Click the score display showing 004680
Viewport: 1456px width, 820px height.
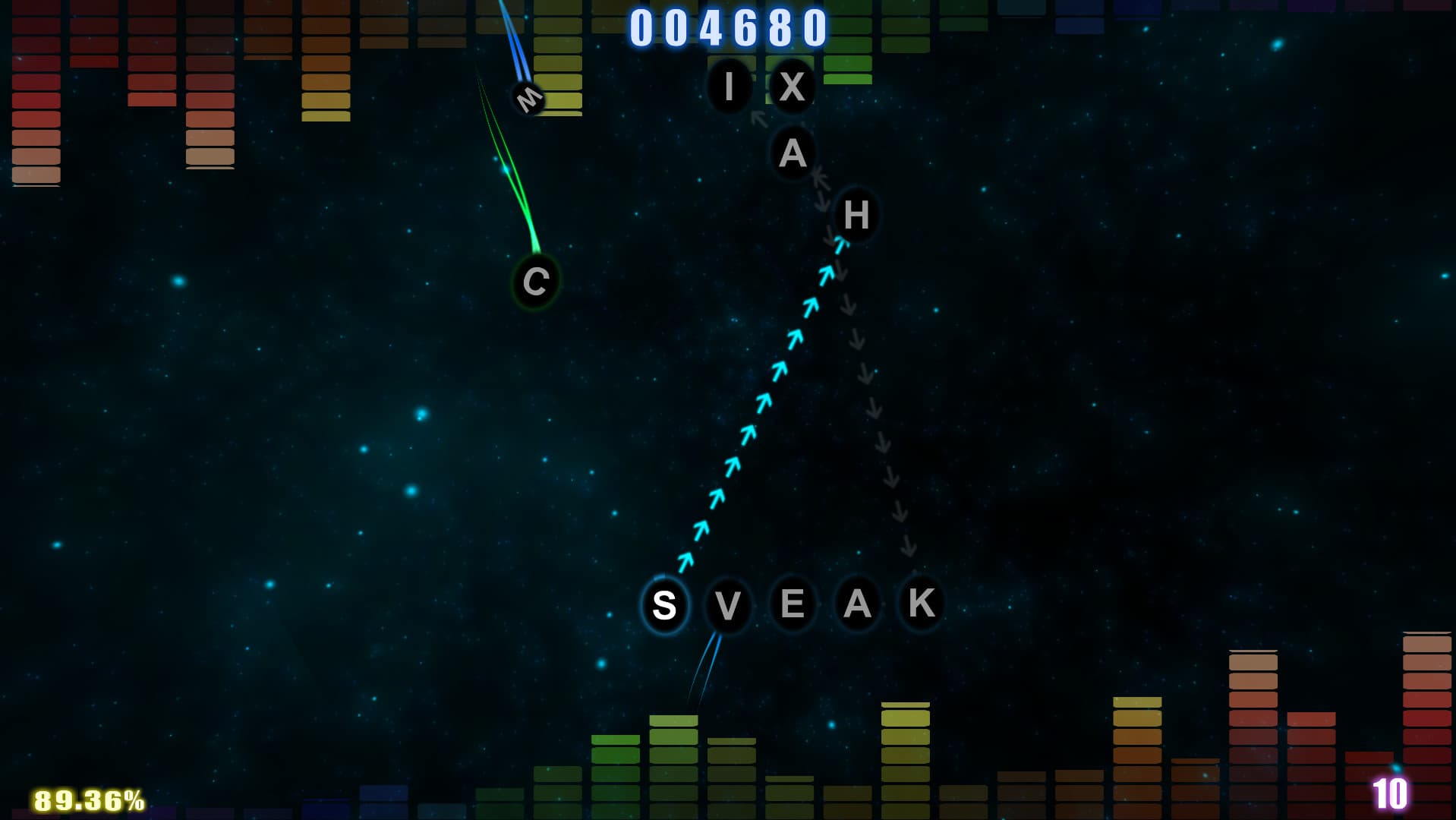(727, 29)
